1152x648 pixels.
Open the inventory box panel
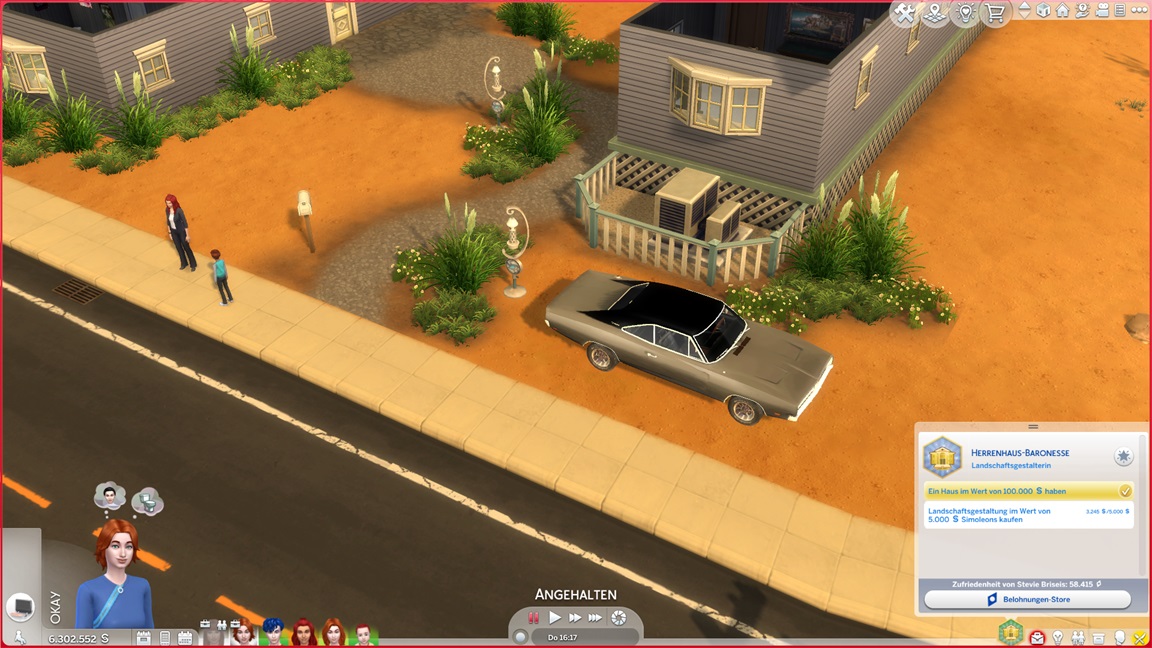(x=1100, y=637)
